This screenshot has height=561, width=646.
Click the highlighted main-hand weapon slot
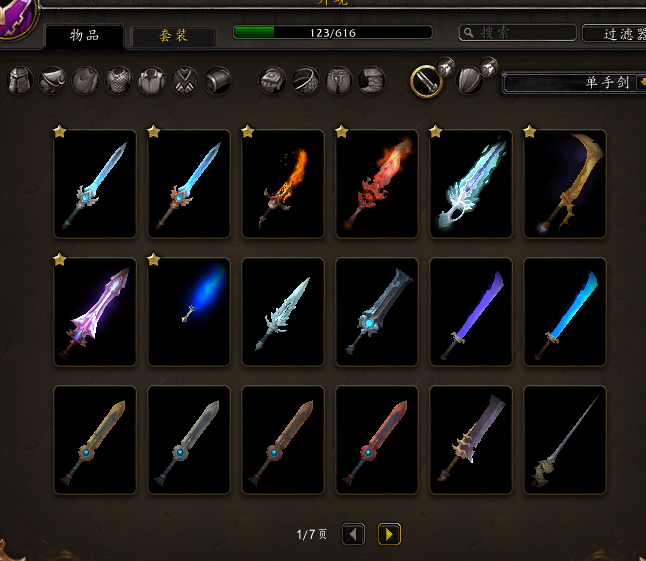[427, 80]
